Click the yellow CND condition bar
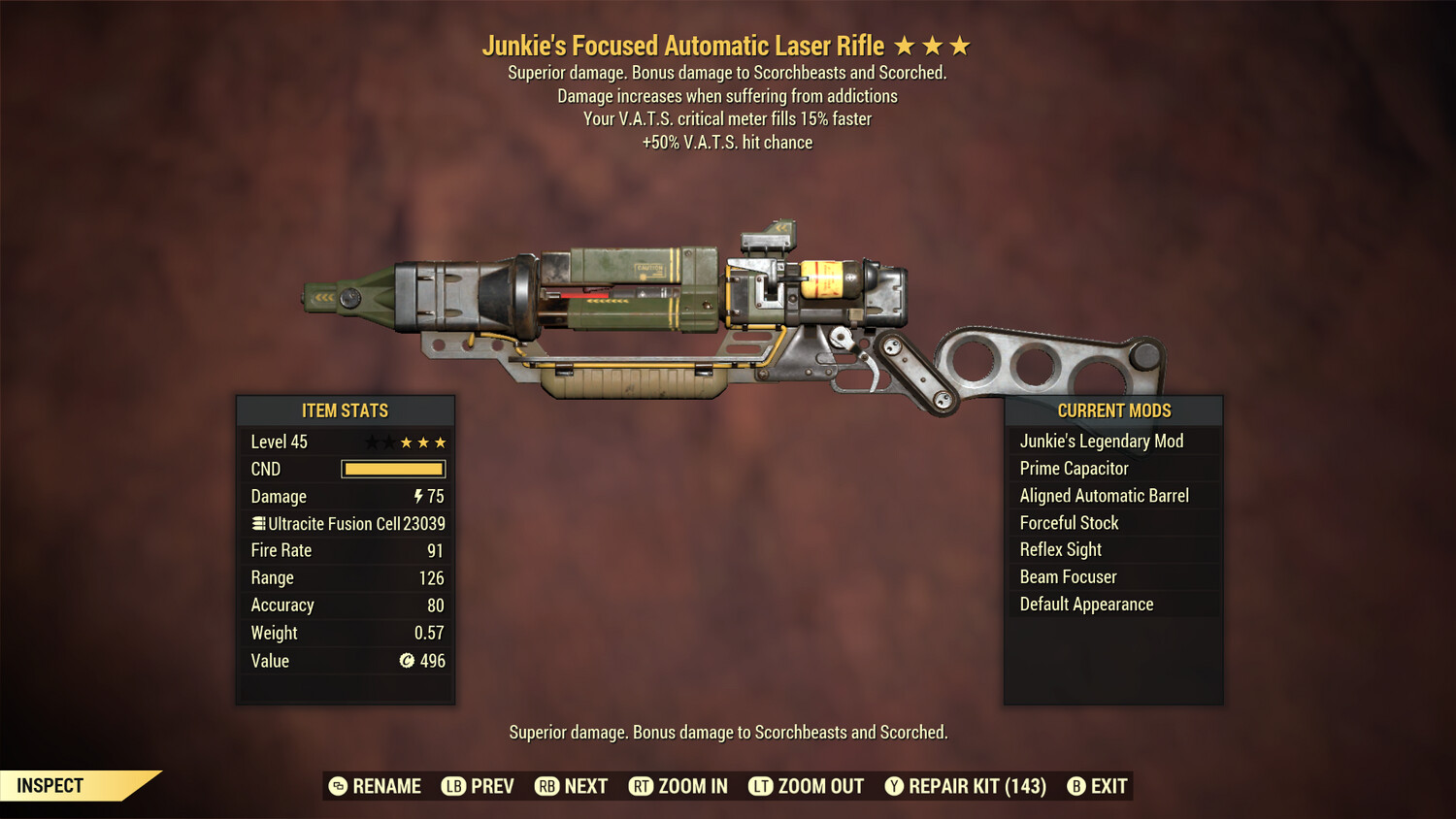1456x819 pixels. coord(393,469)
